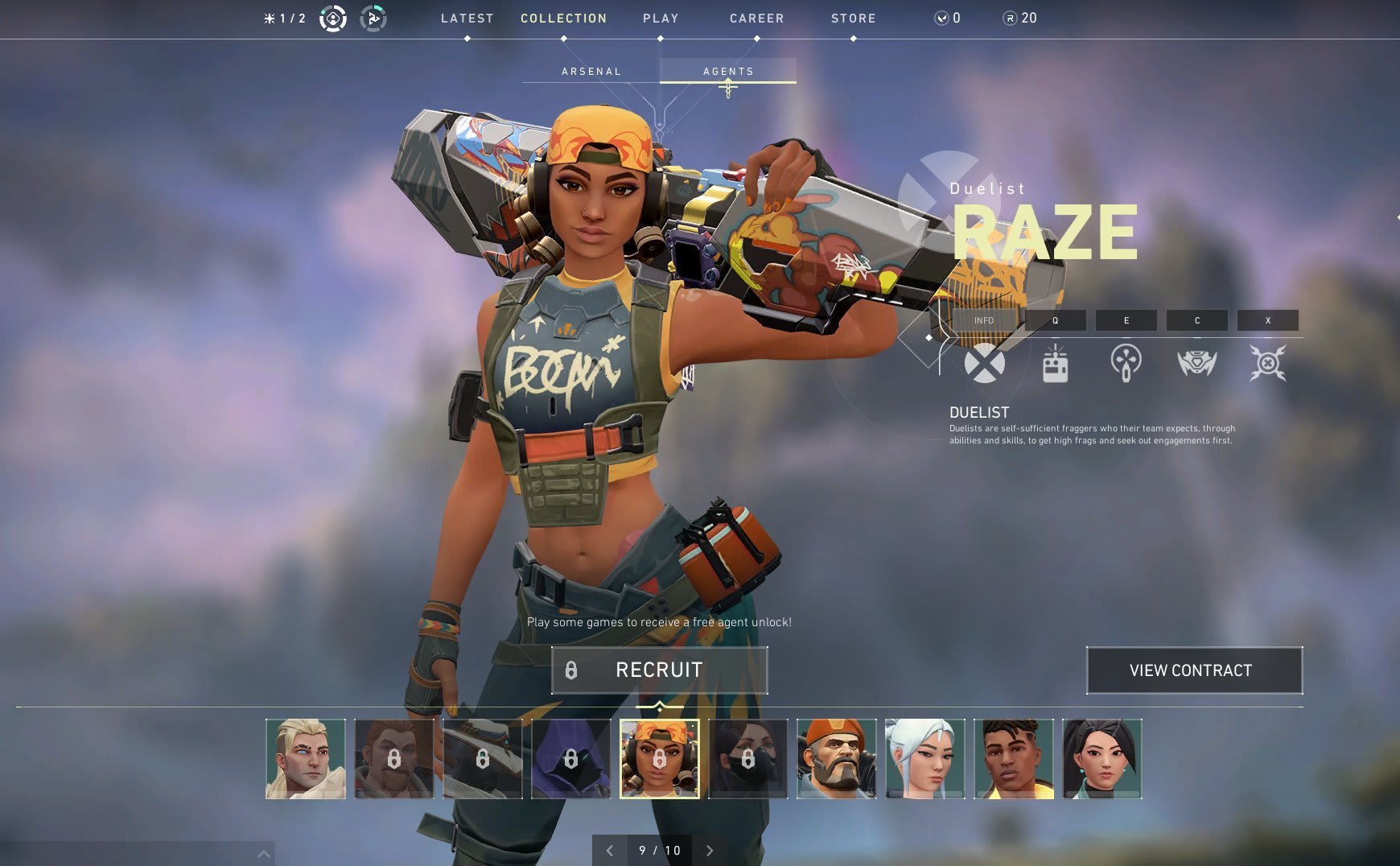1400x866 pixels.
Task: Go to the PLAY menu
Action: click(661, 19)
